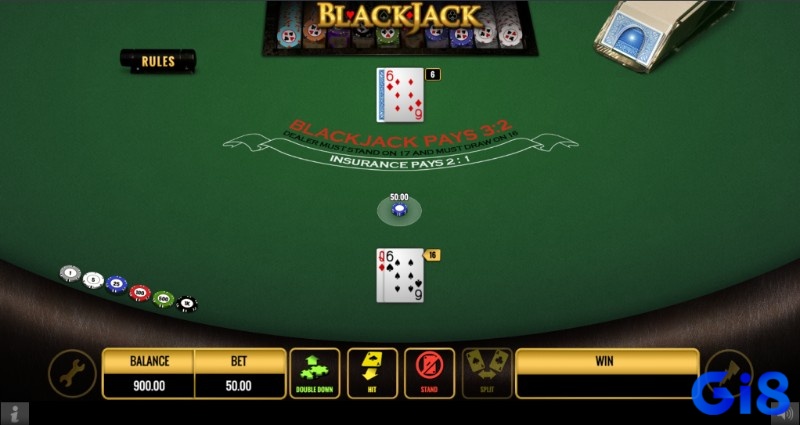The image size is (800, 425).
Task: Toggle sound with the speaker icon
Action: pyautogui.click(x=788, y=412)
